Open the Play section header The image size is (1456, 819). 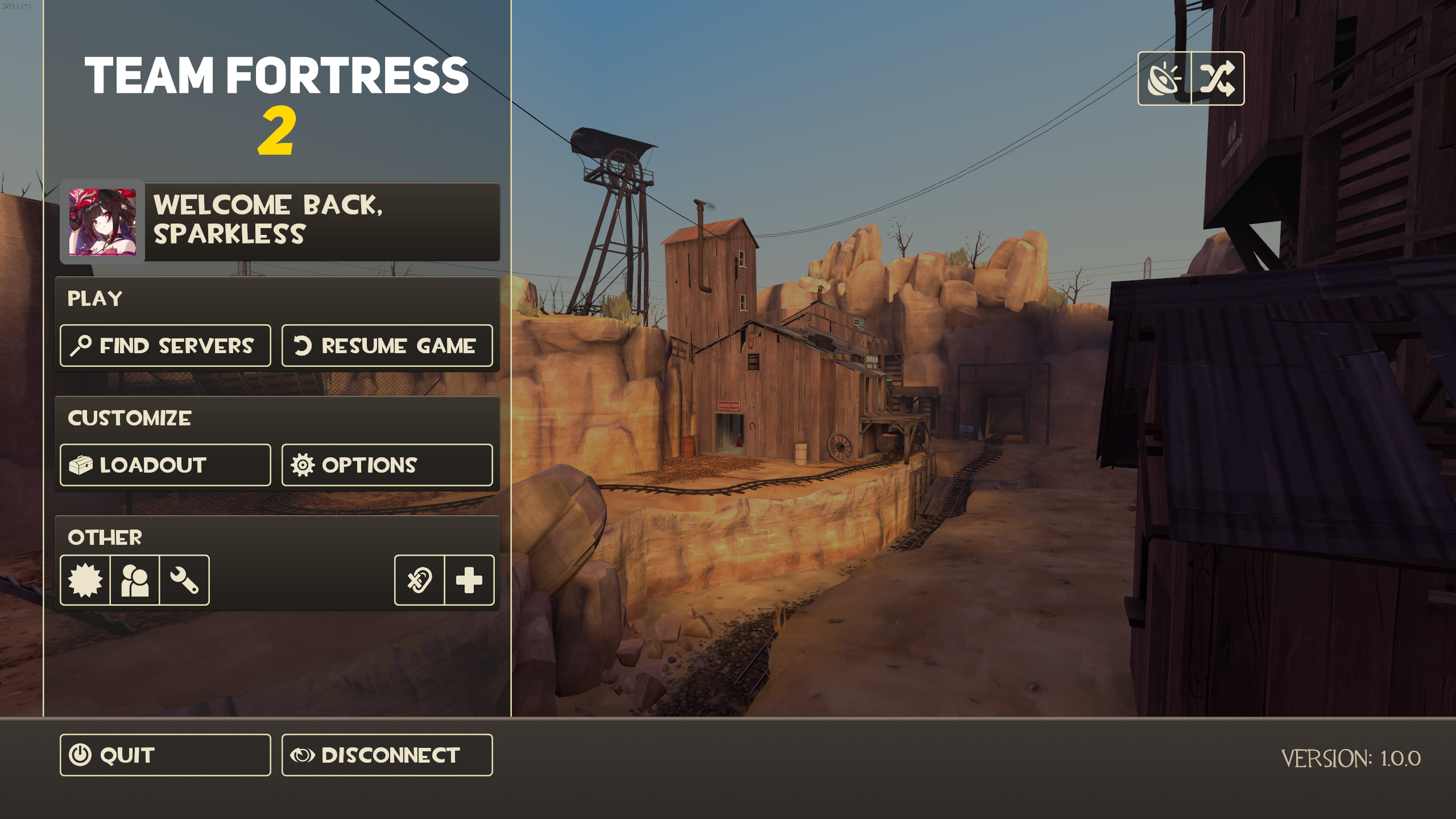(x=96, y=298)
